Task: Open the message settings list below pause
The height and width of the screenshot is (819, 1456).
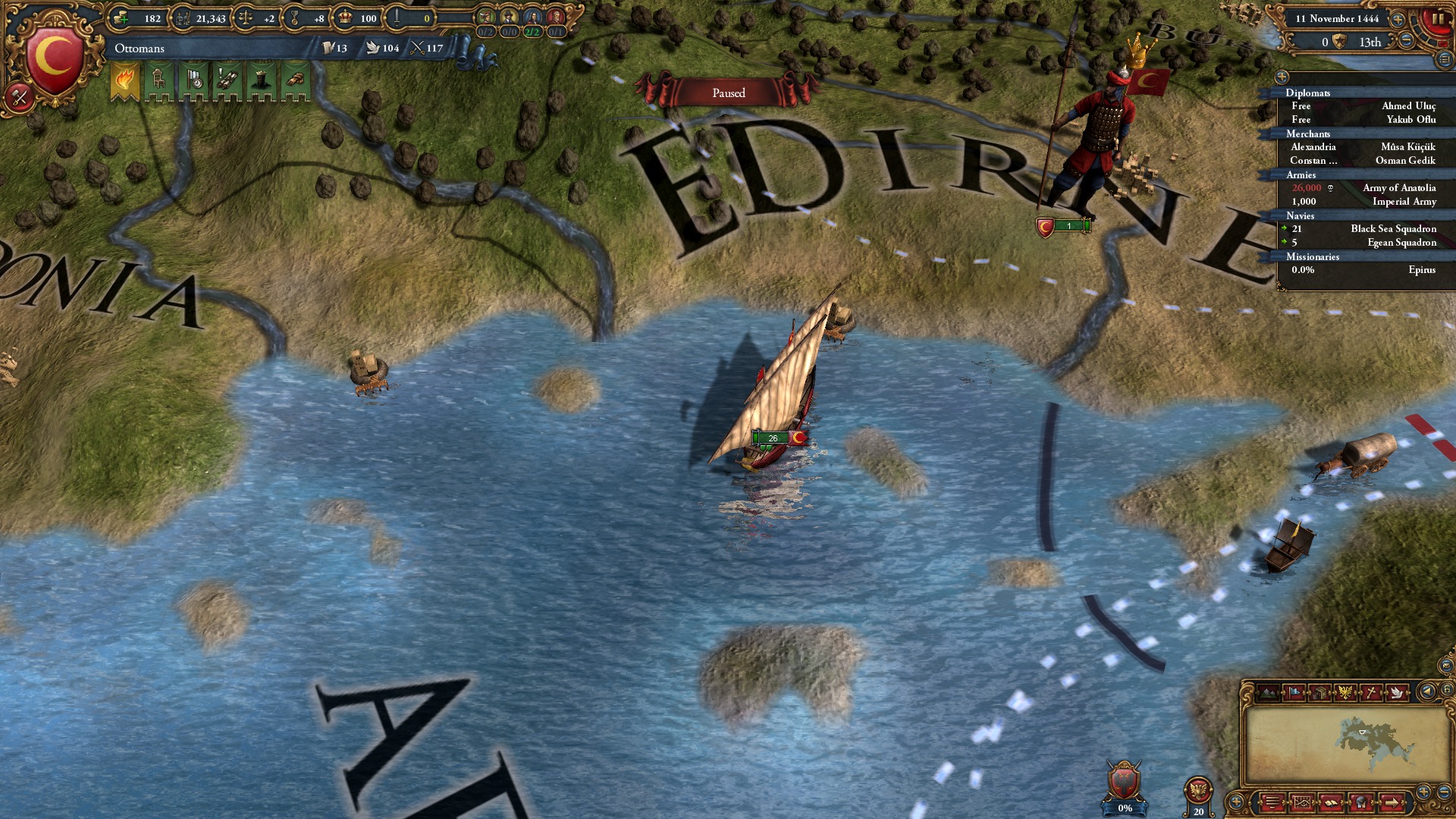Action: click(x=1443, y=60)
